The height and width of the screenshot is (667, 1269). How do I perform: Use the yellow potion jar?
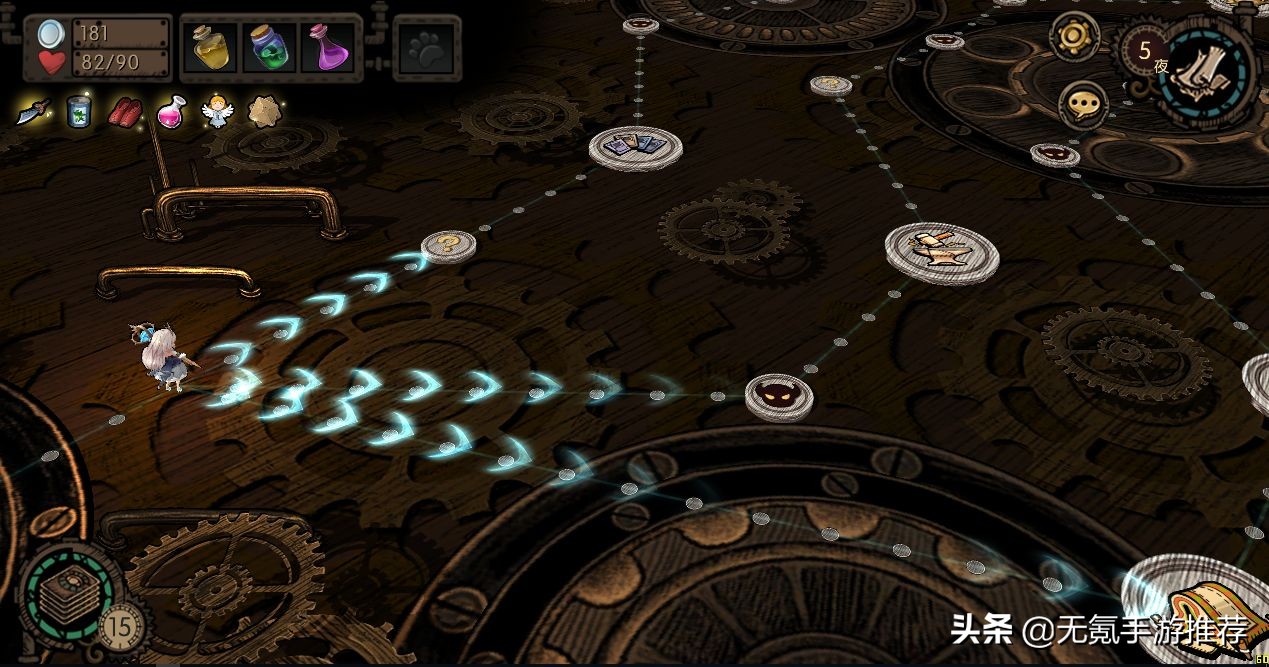pos(210,48)
